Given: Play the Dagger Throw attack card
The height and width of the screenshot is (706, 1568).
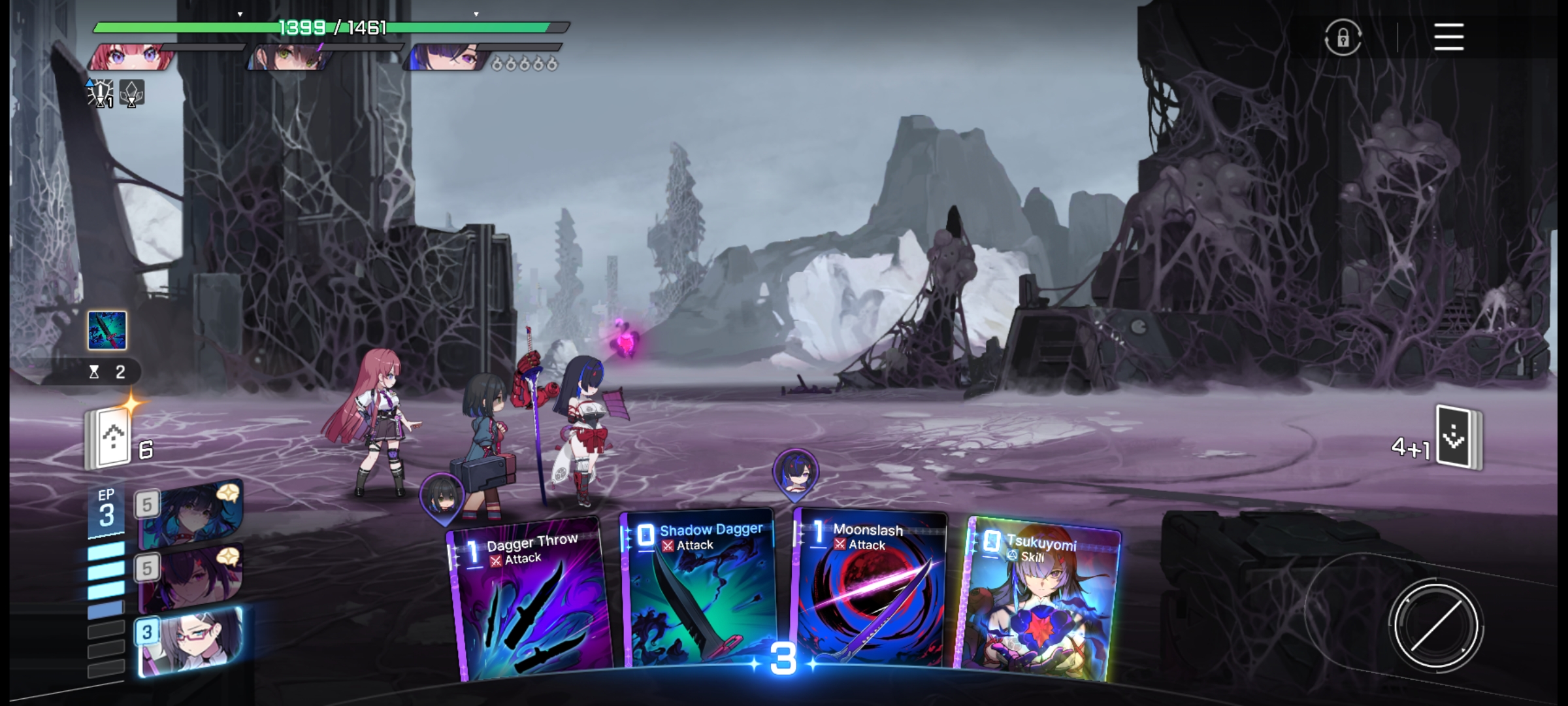Looking at the screenshot, I should [x=529, y=601].
